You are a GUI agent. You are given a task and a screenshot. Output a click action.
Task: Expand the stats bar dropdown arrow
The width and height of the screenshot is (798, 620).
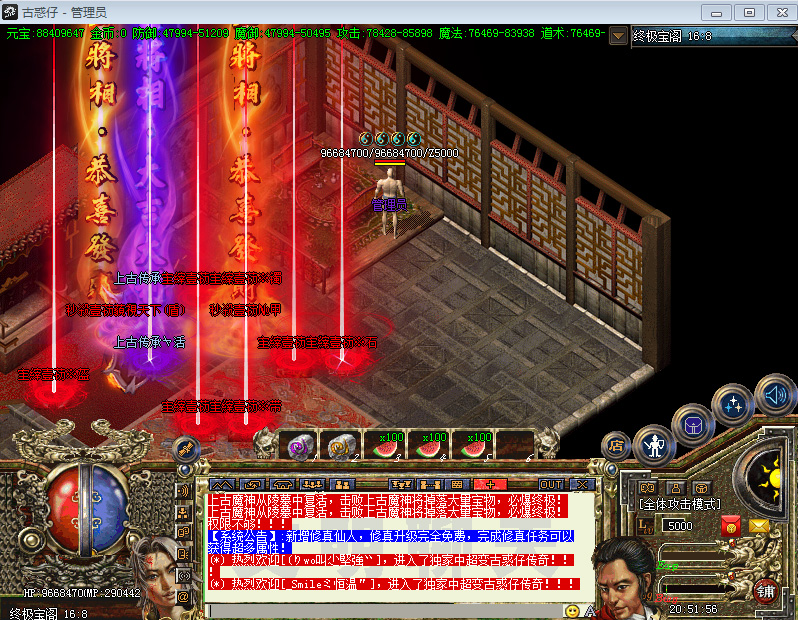coord(618,35)
